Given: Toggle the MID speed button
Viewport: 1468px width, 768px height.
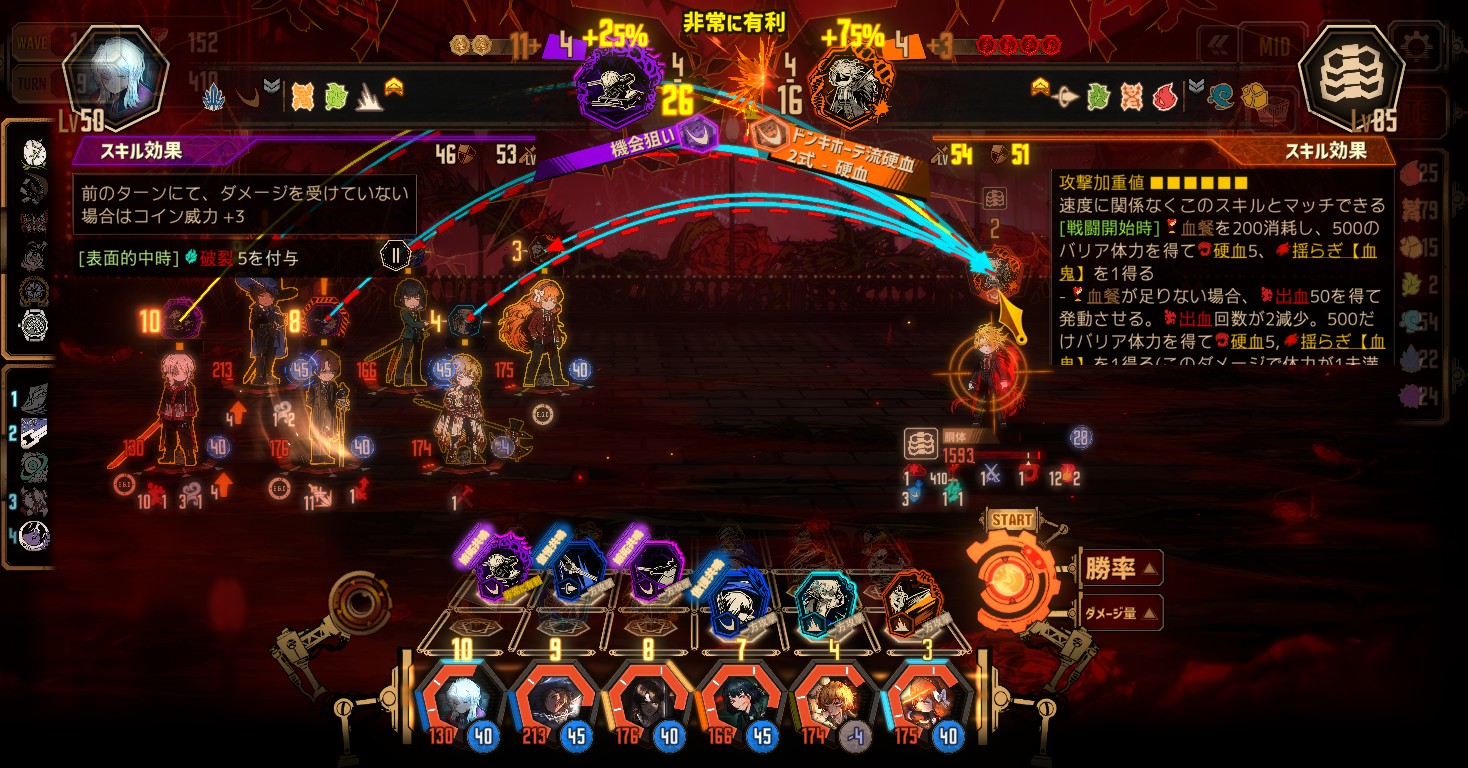Looking at the screenshot, I should tap(1273, 46).
